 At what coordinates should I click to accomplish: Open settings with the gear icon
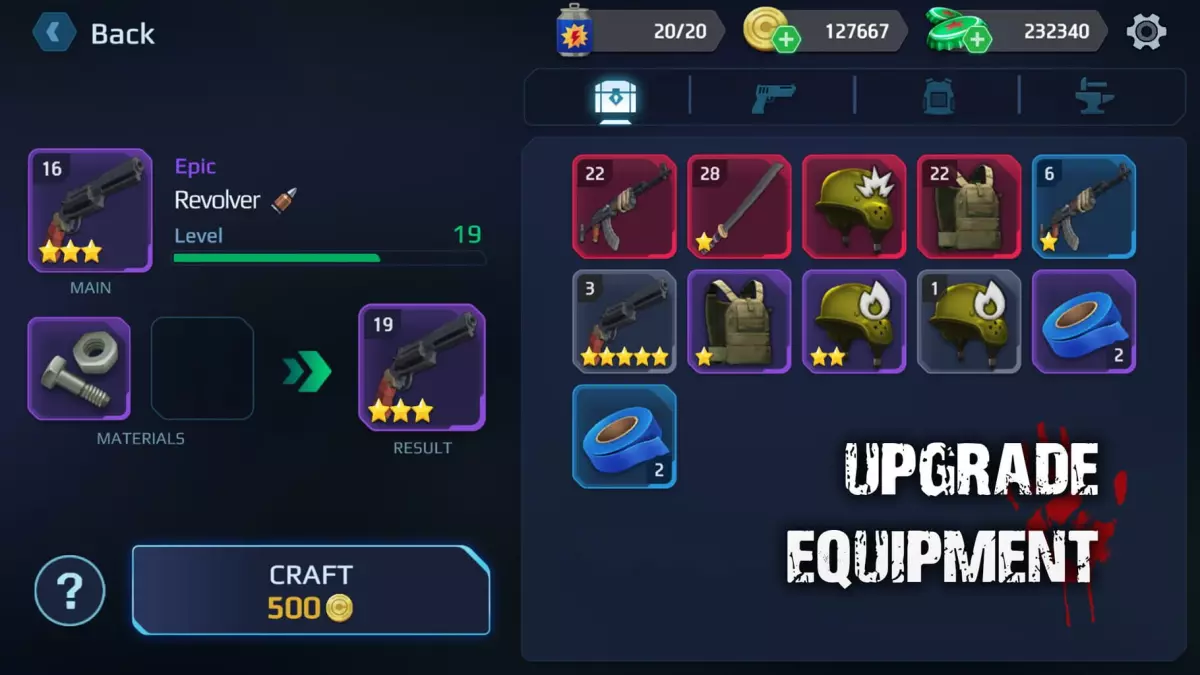click(x=1146, y=32)
